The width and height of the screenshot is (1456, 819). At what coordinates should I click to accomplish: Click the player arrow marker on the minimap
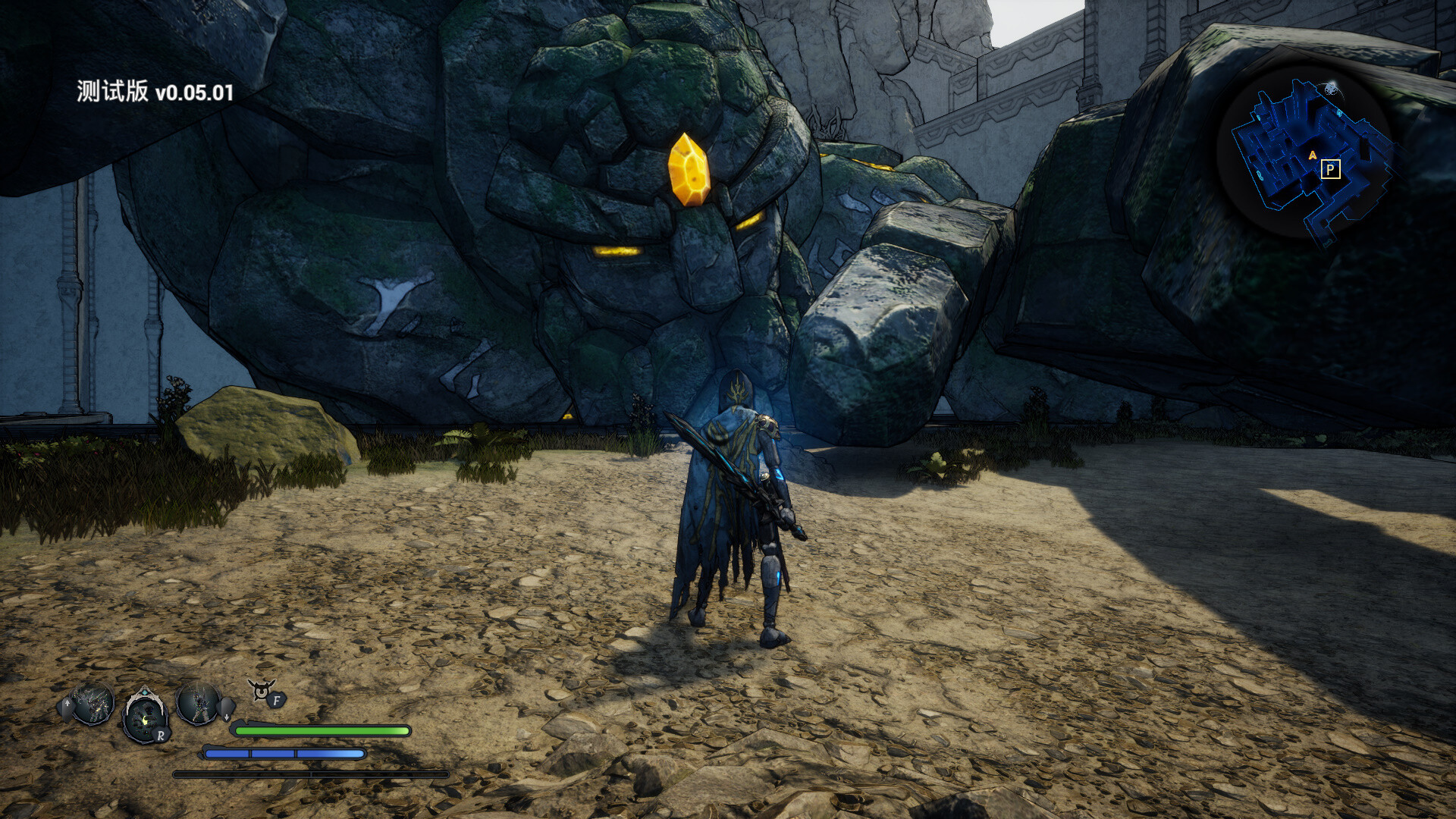1312,155
